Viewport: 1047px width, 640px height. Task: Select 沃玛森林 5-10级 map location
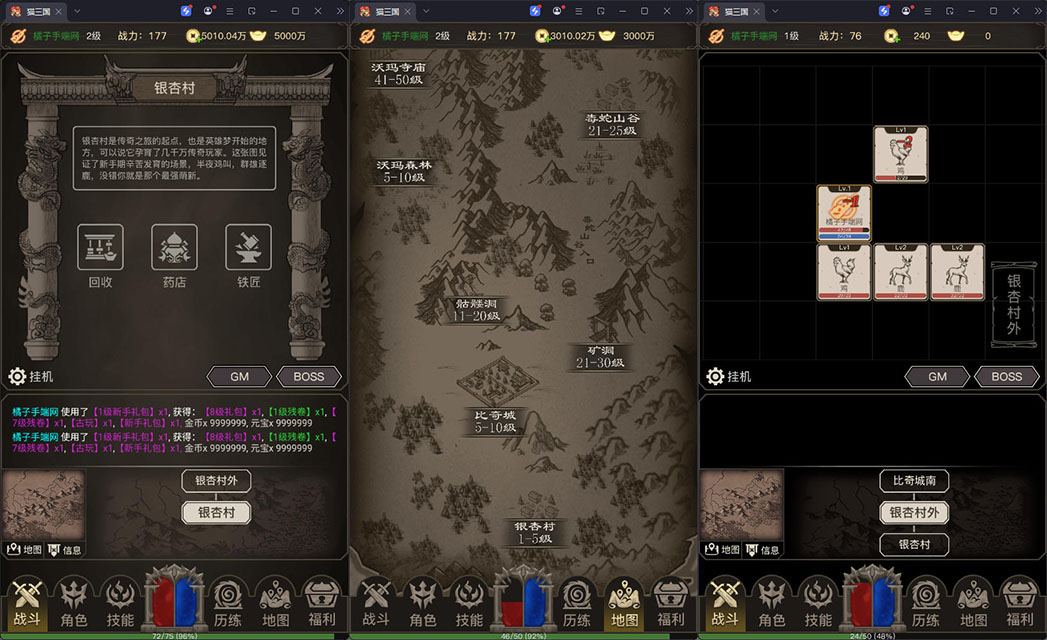pos(403,171)
